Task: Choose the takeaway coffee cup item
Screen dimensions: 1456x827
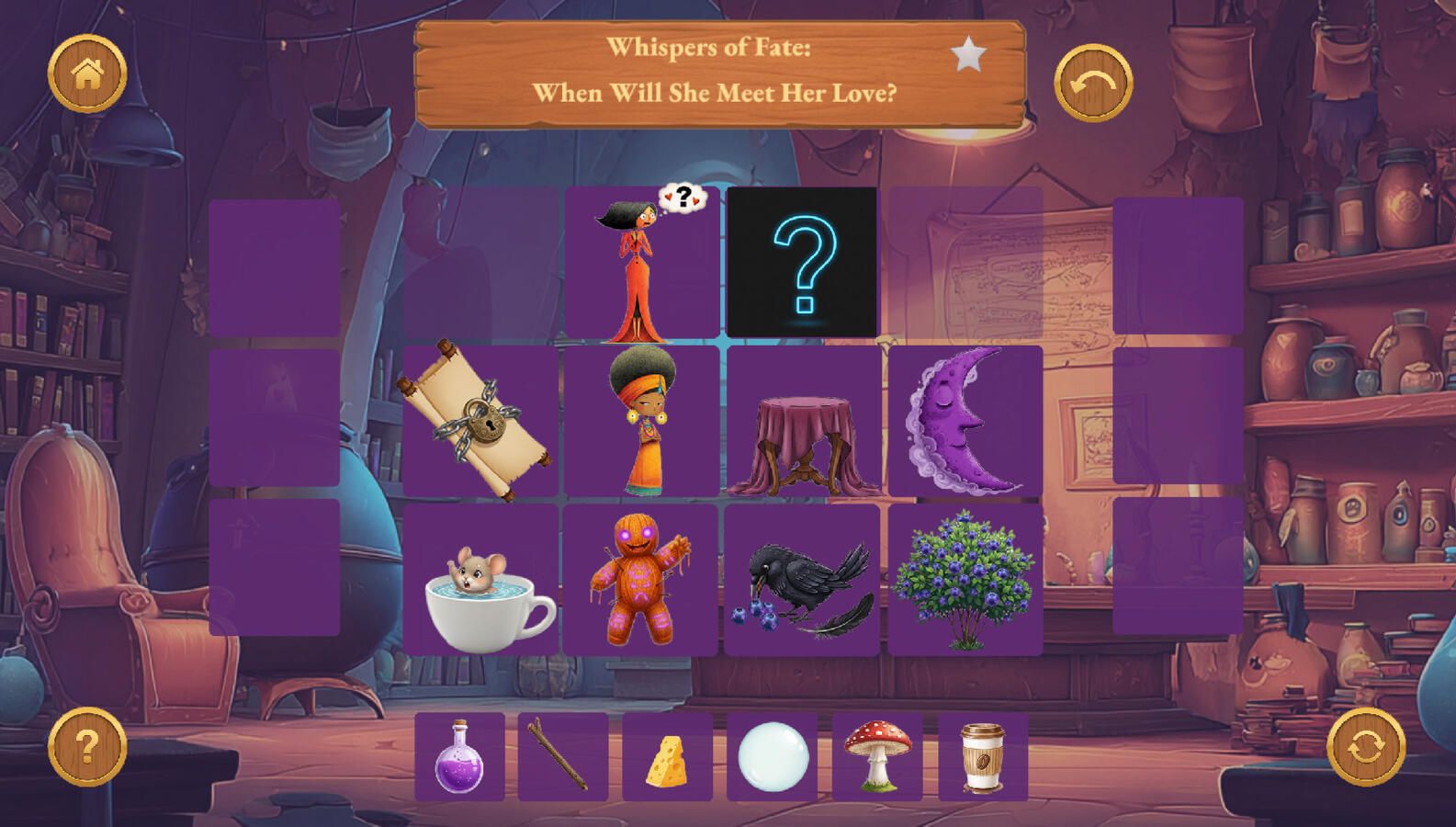Action: click(982, 756)
